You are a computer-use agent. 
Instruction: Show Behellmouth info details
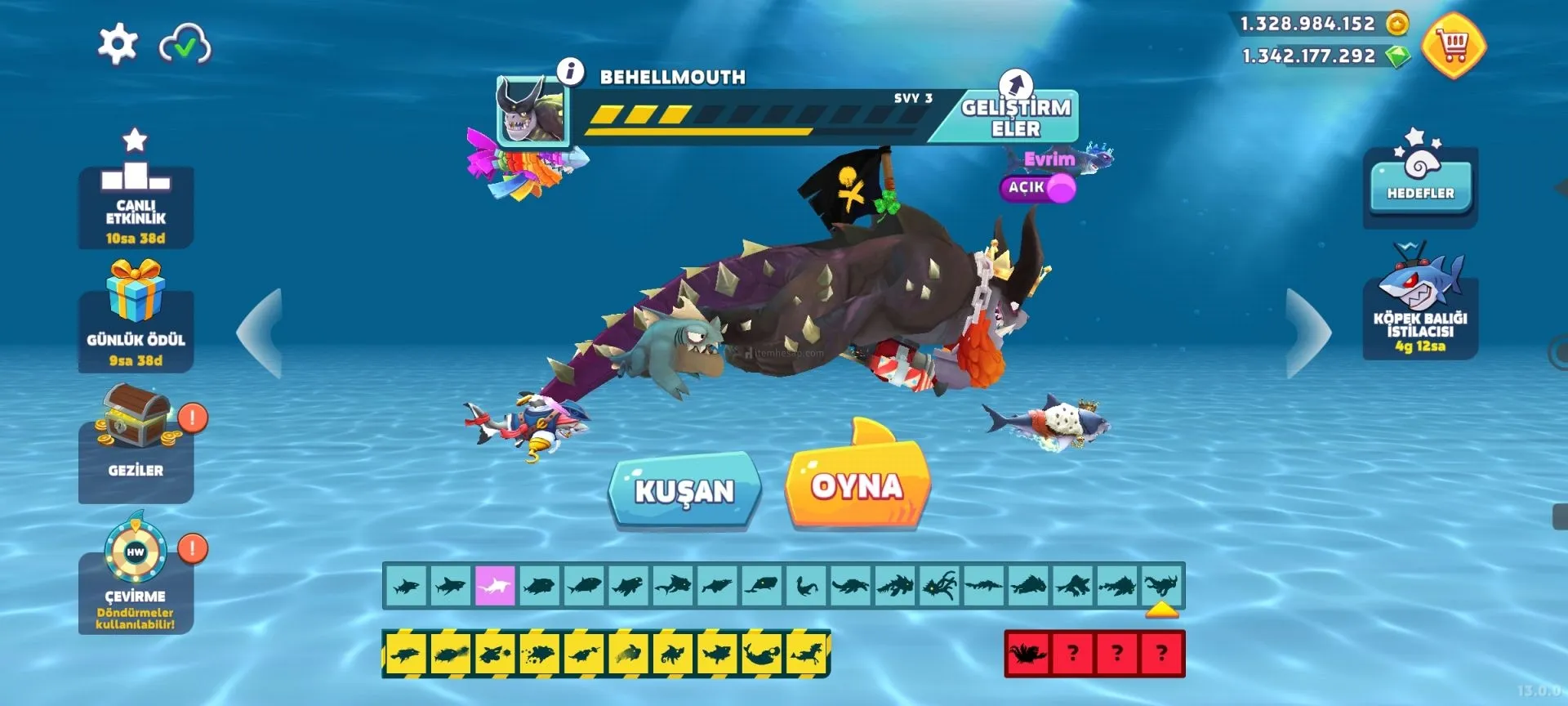click(571, 72)
